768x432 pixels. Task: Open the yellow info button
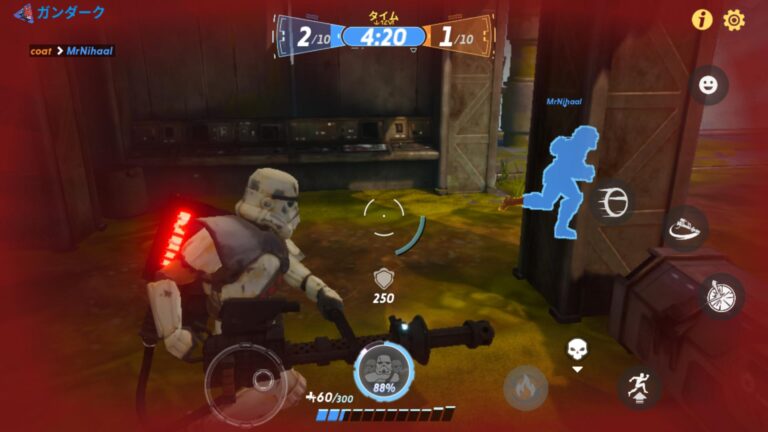[x=703, y=20]
